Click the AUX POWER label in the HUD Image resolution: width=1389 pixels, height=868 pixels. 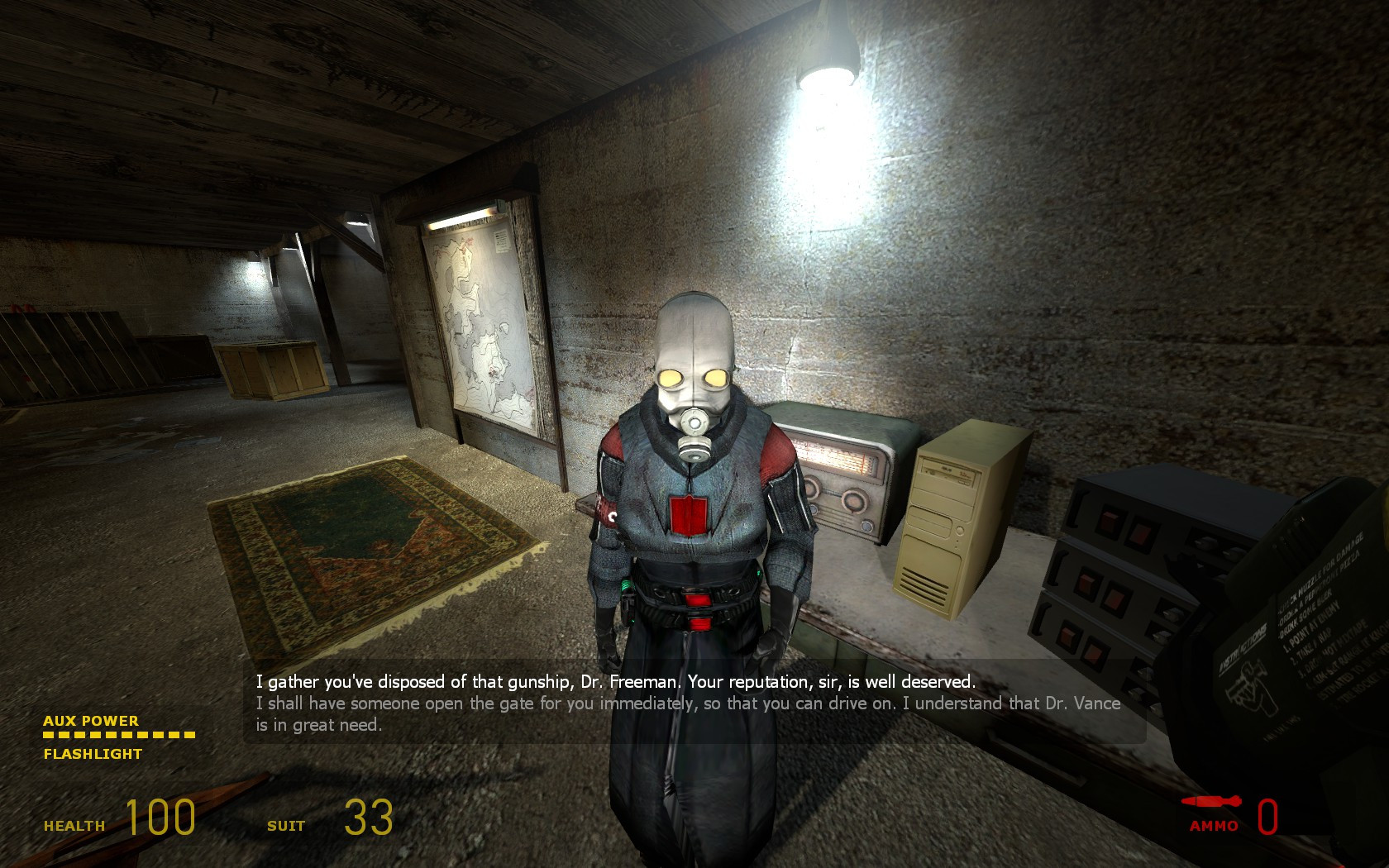pyautogui.click(x=91, y=721)
